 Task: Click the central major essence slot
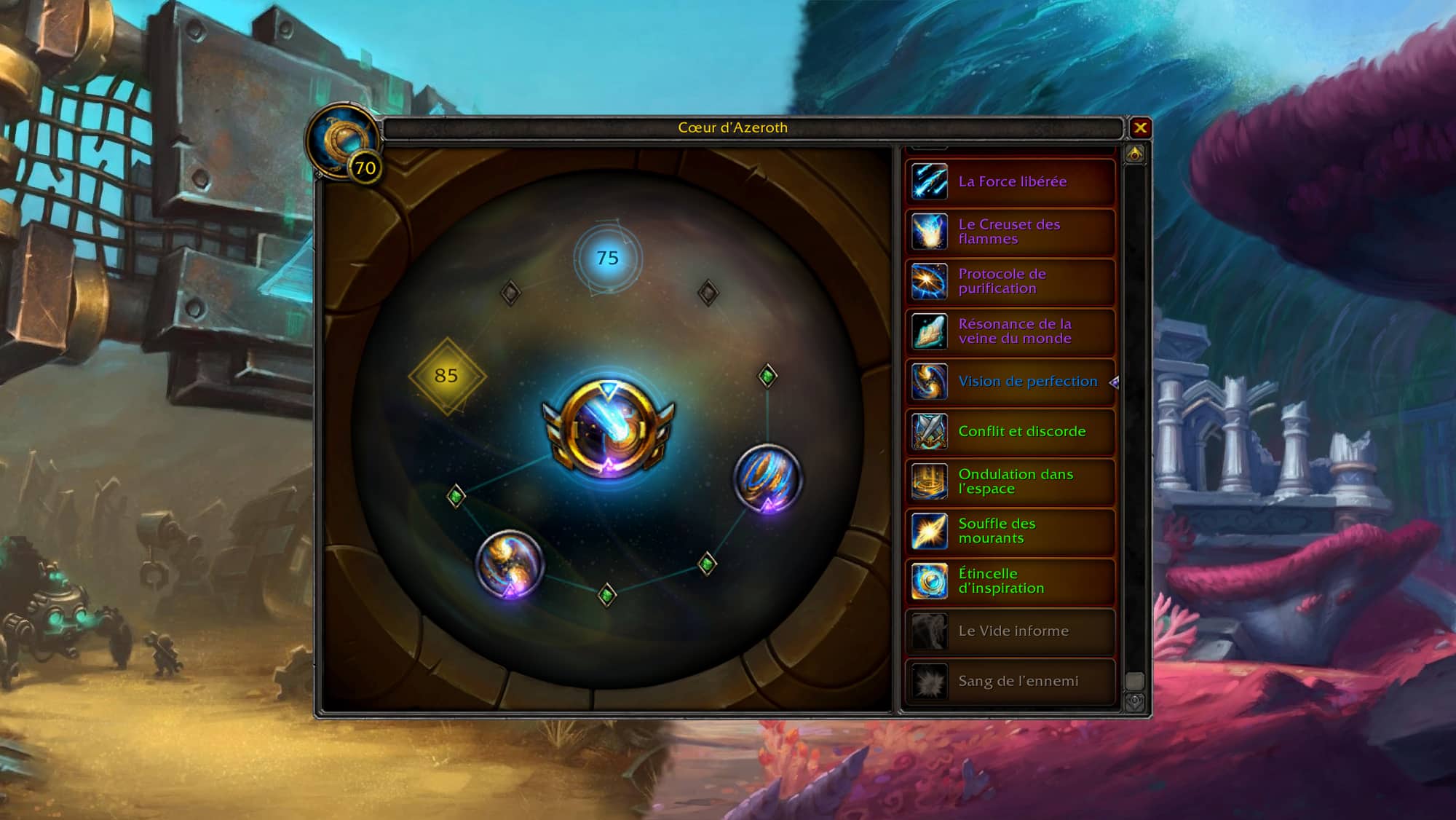click(609, 428)
